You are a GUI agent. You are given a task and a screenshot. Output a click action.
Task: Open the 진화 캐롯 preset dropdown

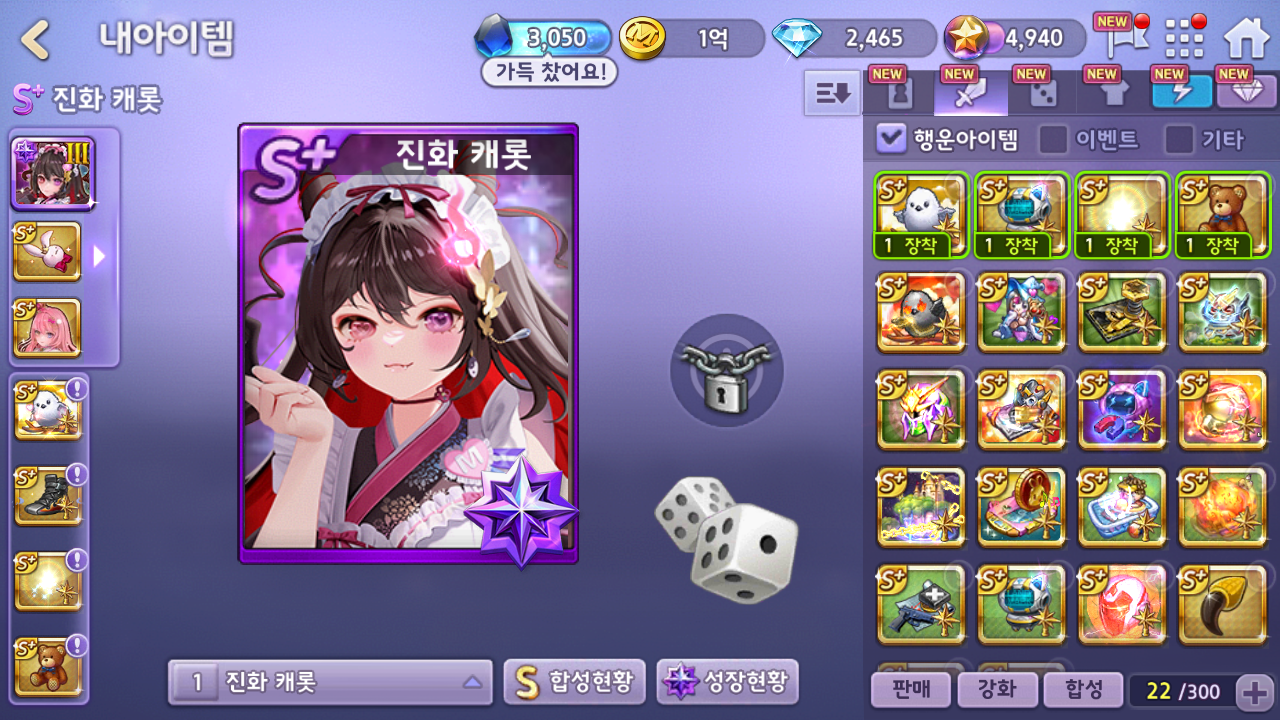coord(330,683)
